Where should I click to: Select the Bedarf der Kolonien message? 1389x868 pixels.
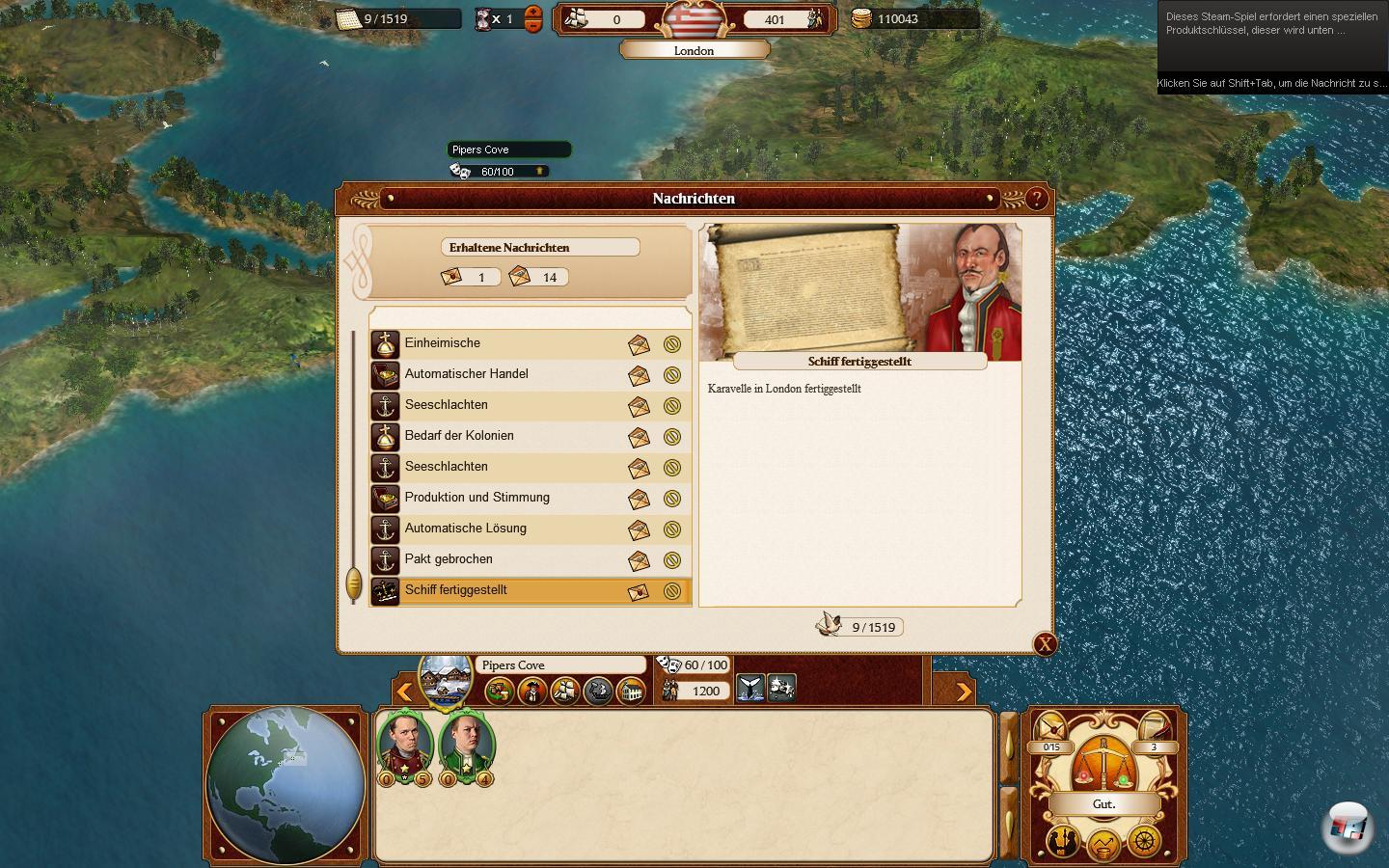click(502, 436)
